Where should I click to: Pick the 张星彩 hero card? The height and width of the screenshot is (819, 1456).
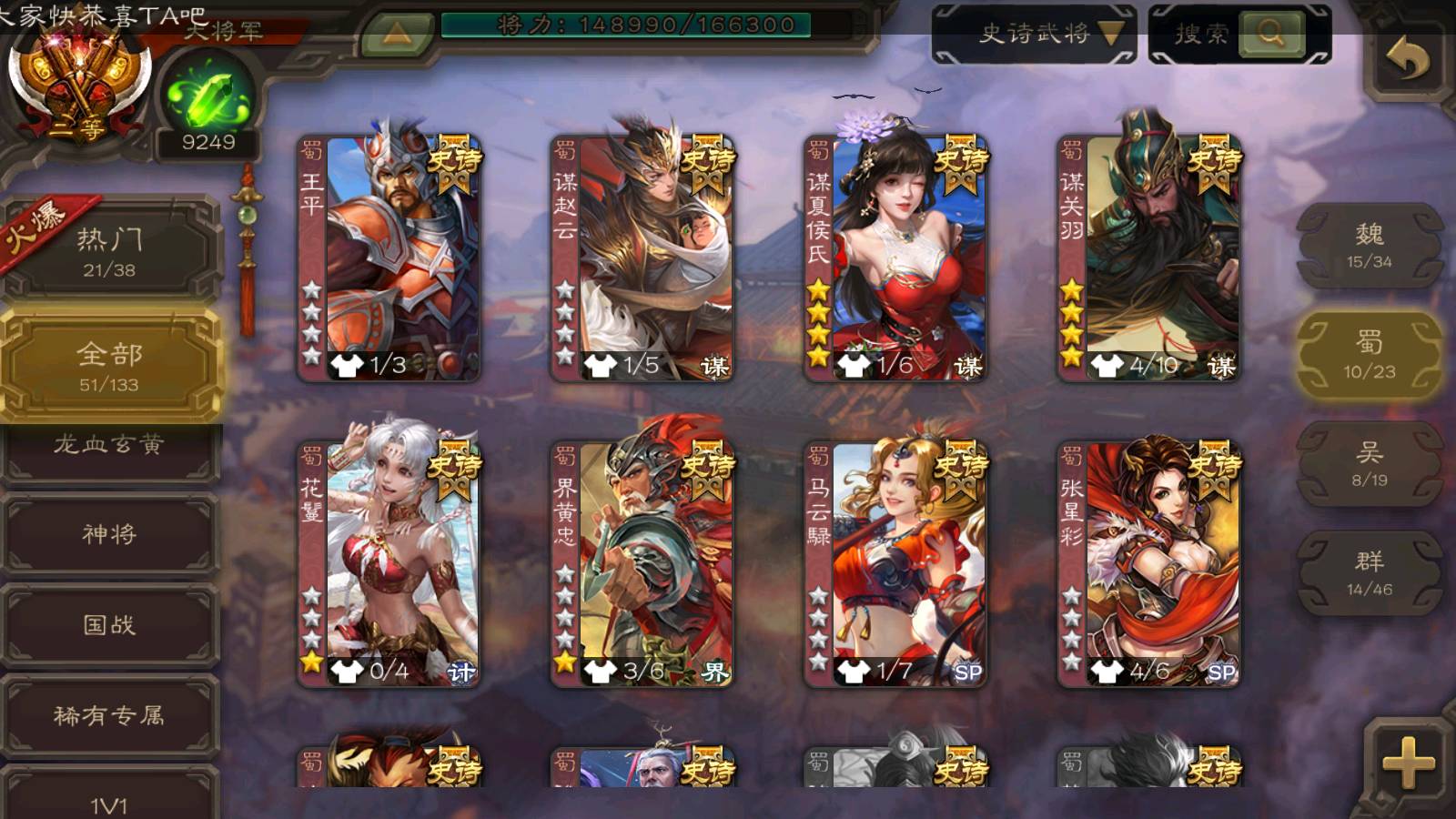pos(1149,563)
